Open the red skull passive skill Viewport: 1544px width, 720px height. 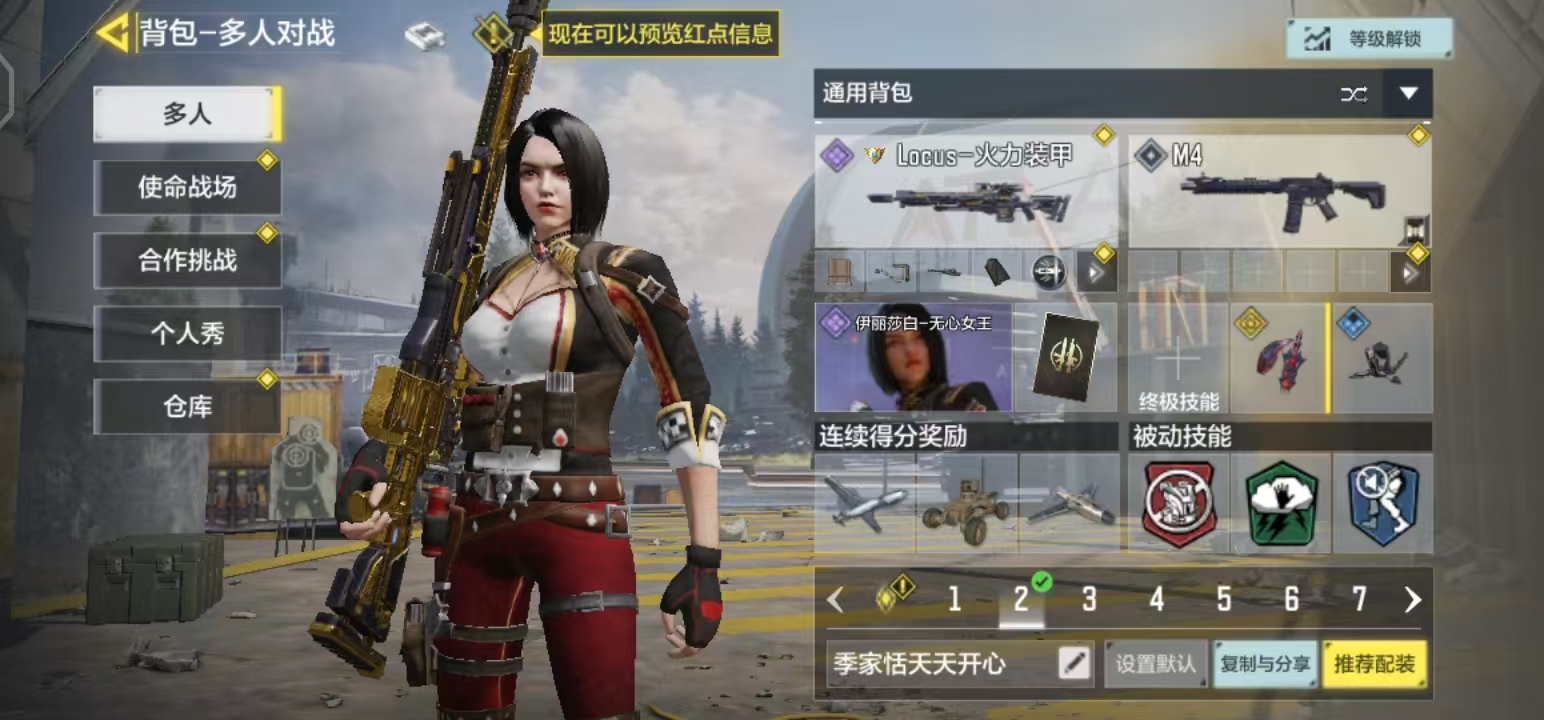[1179, 503]
